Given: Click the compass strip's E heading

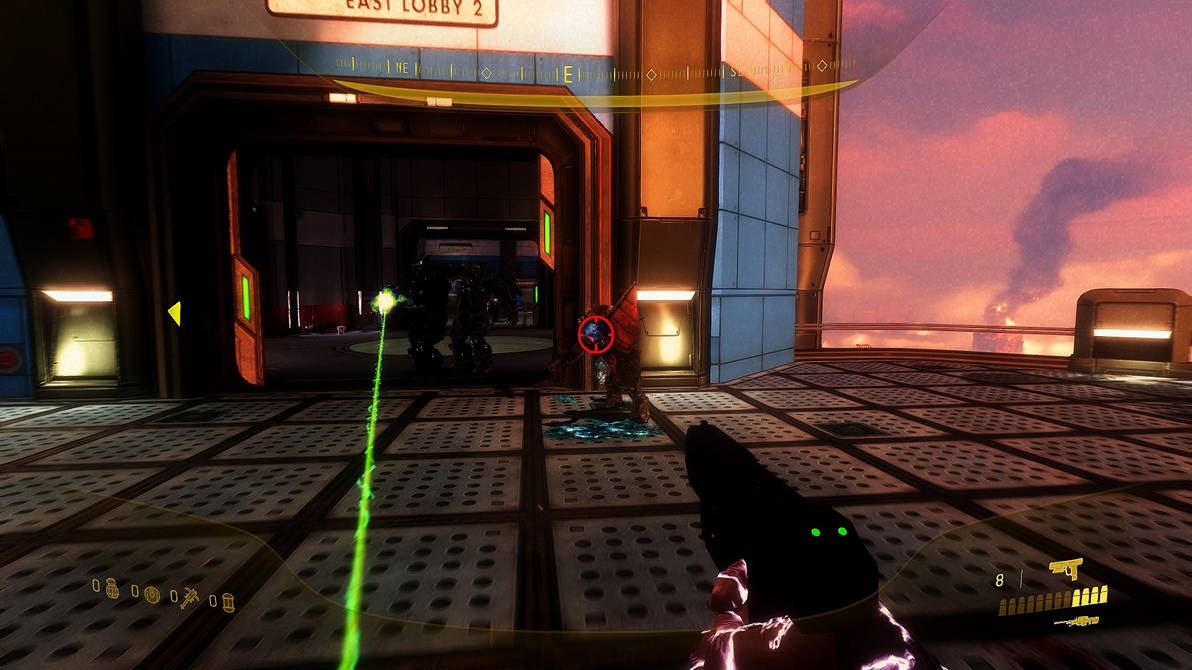Looking at the screenshot, I should point(568,73).
